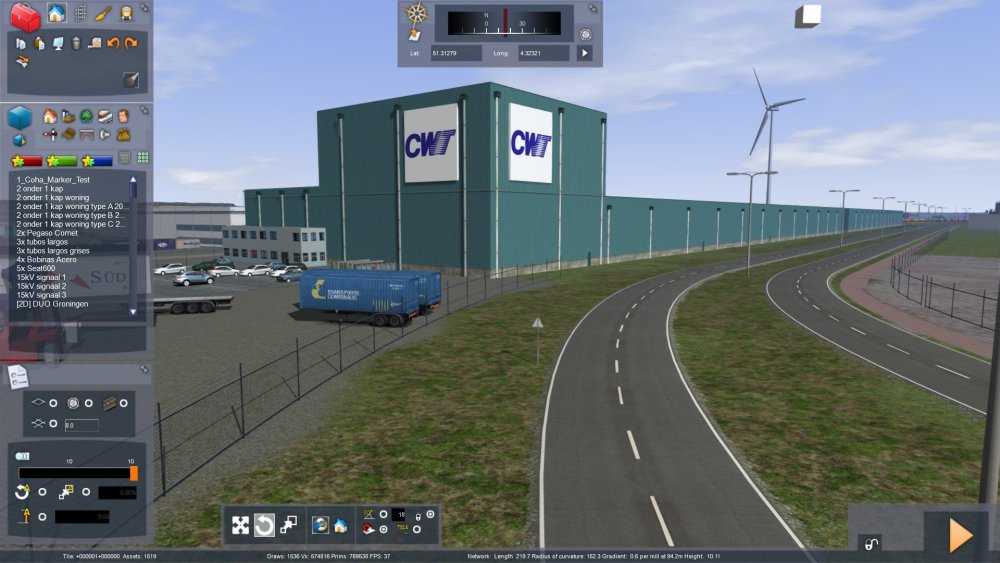Switch to the track tools tab
This screenshot has height=563, width=1000.
point(80,14)
